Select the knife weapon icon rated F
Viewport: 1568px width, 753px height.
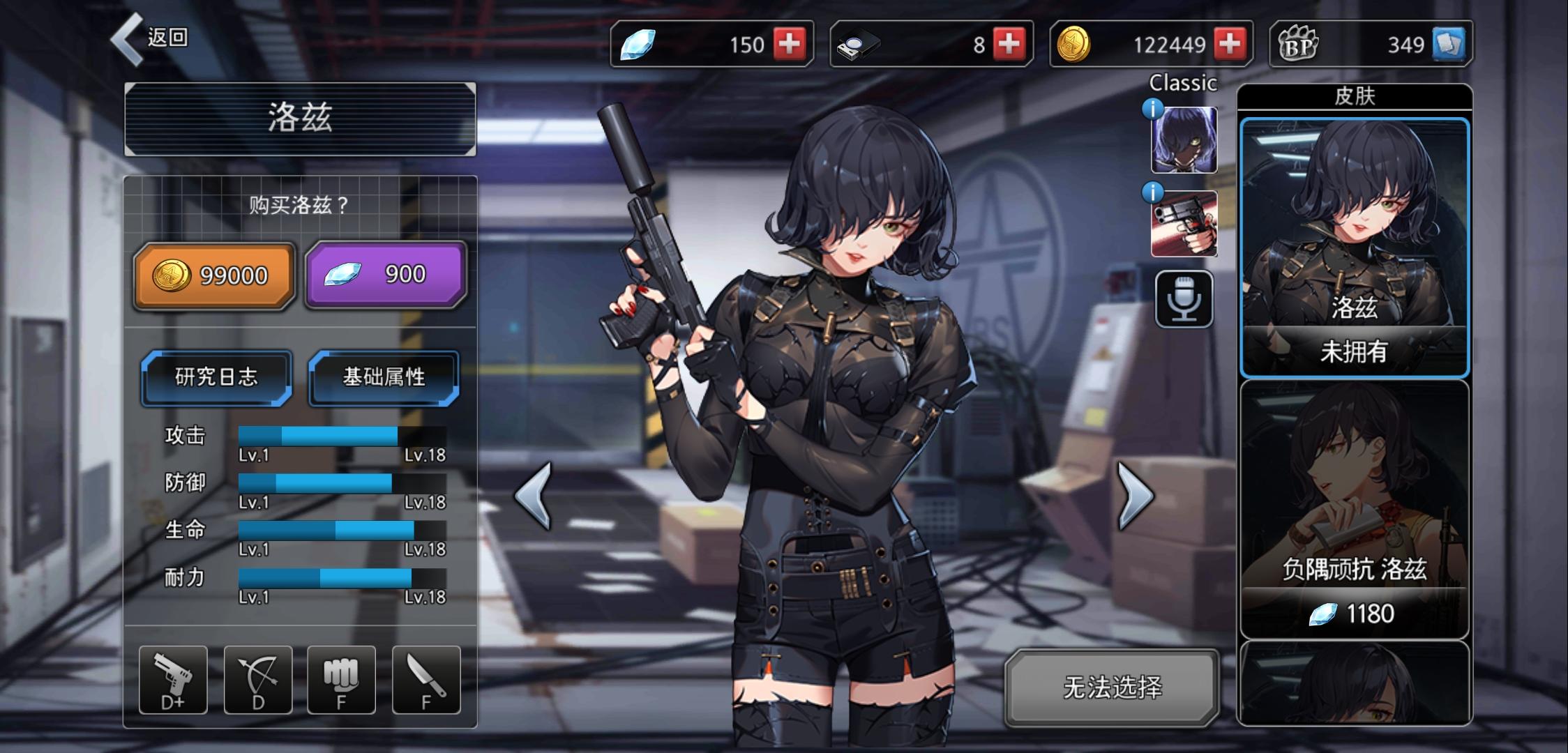click(x=426, y=680)
